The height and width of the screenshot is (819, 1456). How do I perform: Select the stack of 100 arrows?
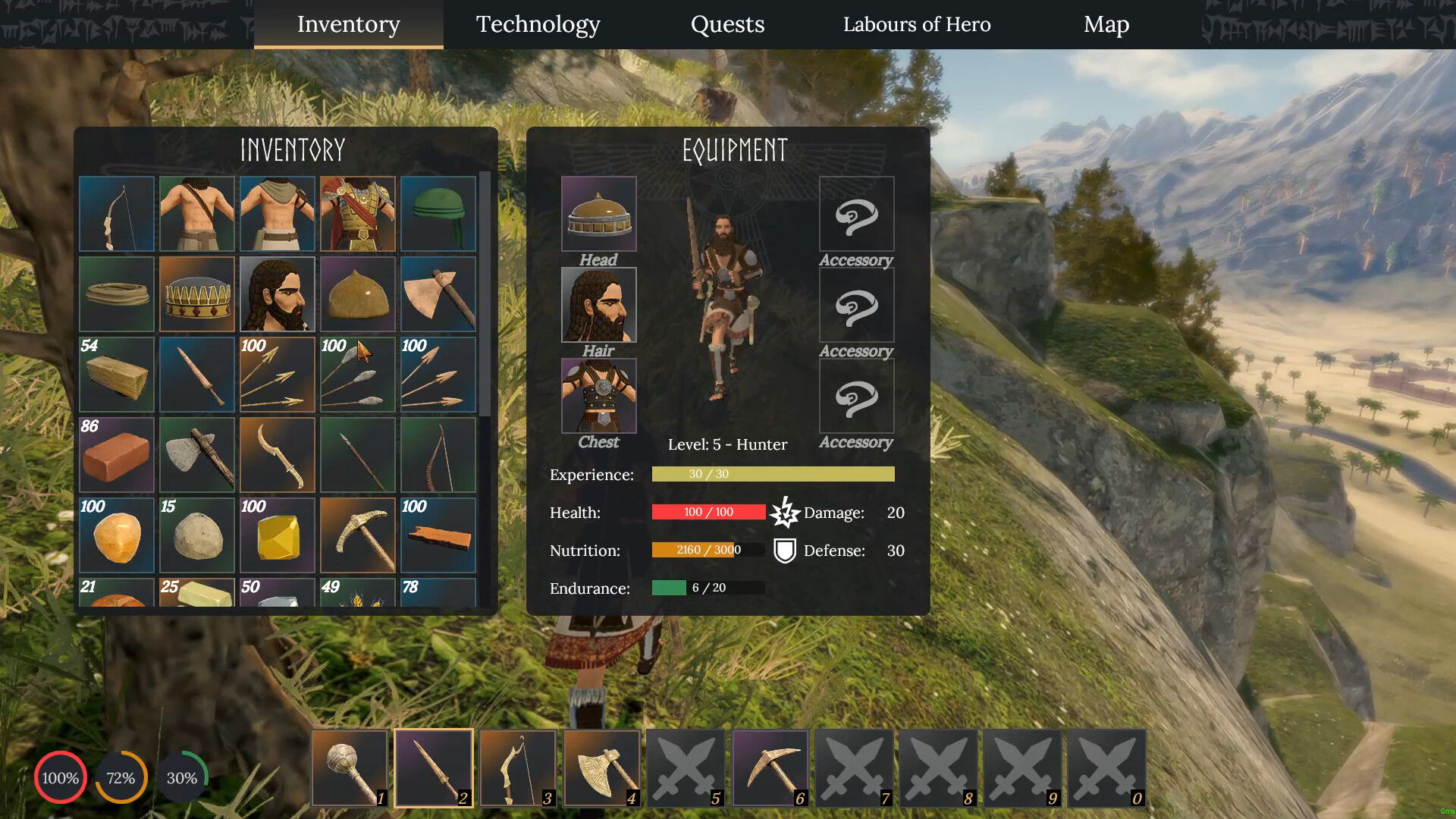[x=277, y=375]
